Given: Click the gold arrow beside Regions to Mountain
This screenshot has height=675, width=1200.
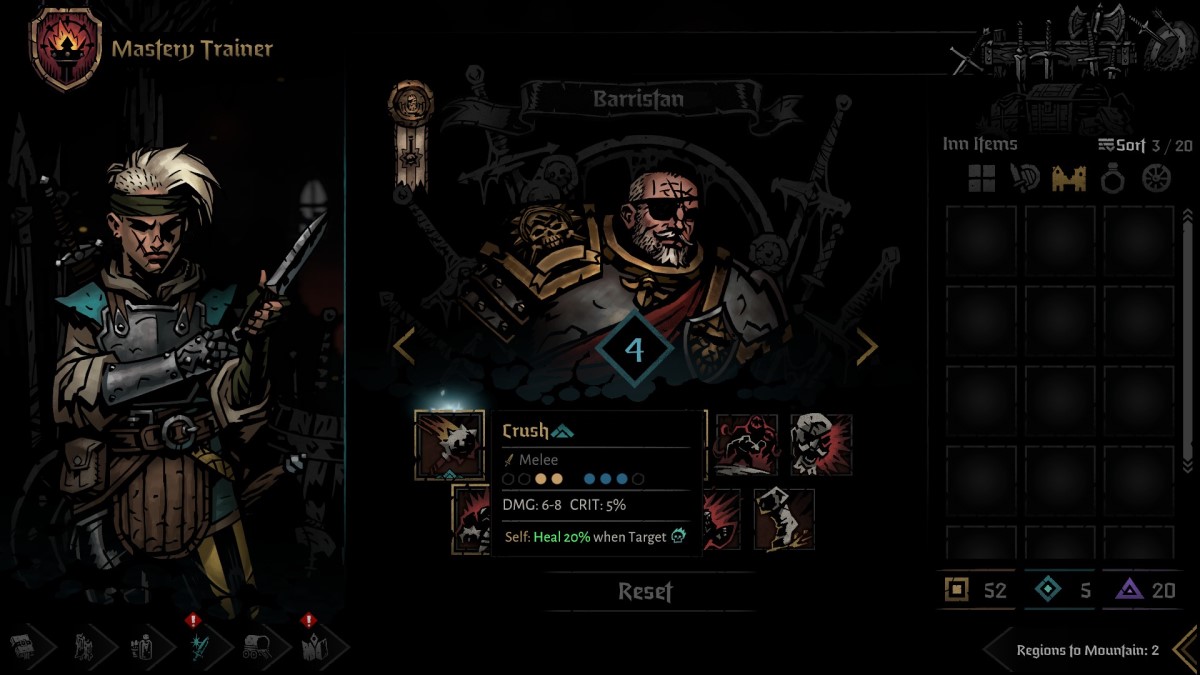Looking at the screenshot, I should (x=1184, y=649).
